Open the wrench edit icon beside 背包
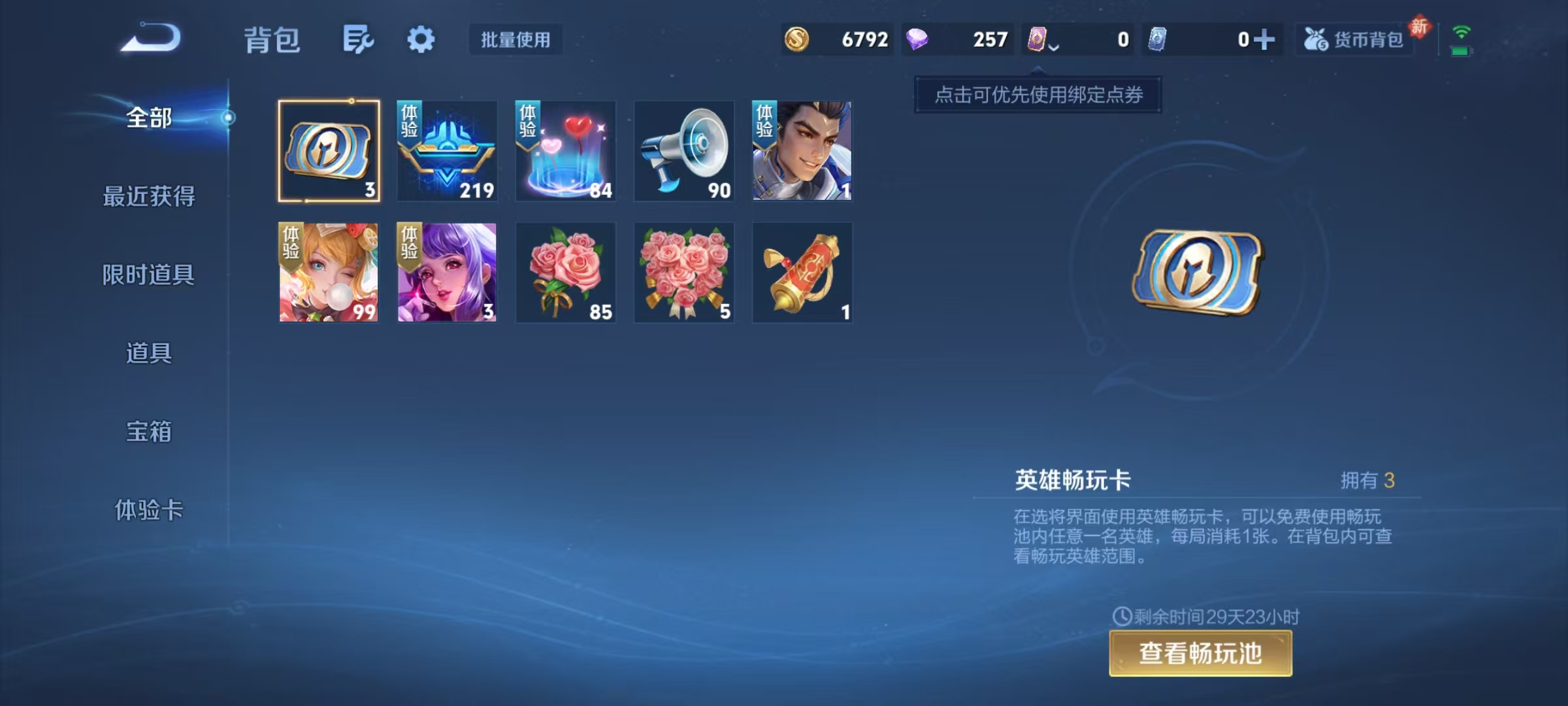 pos(357,39)
